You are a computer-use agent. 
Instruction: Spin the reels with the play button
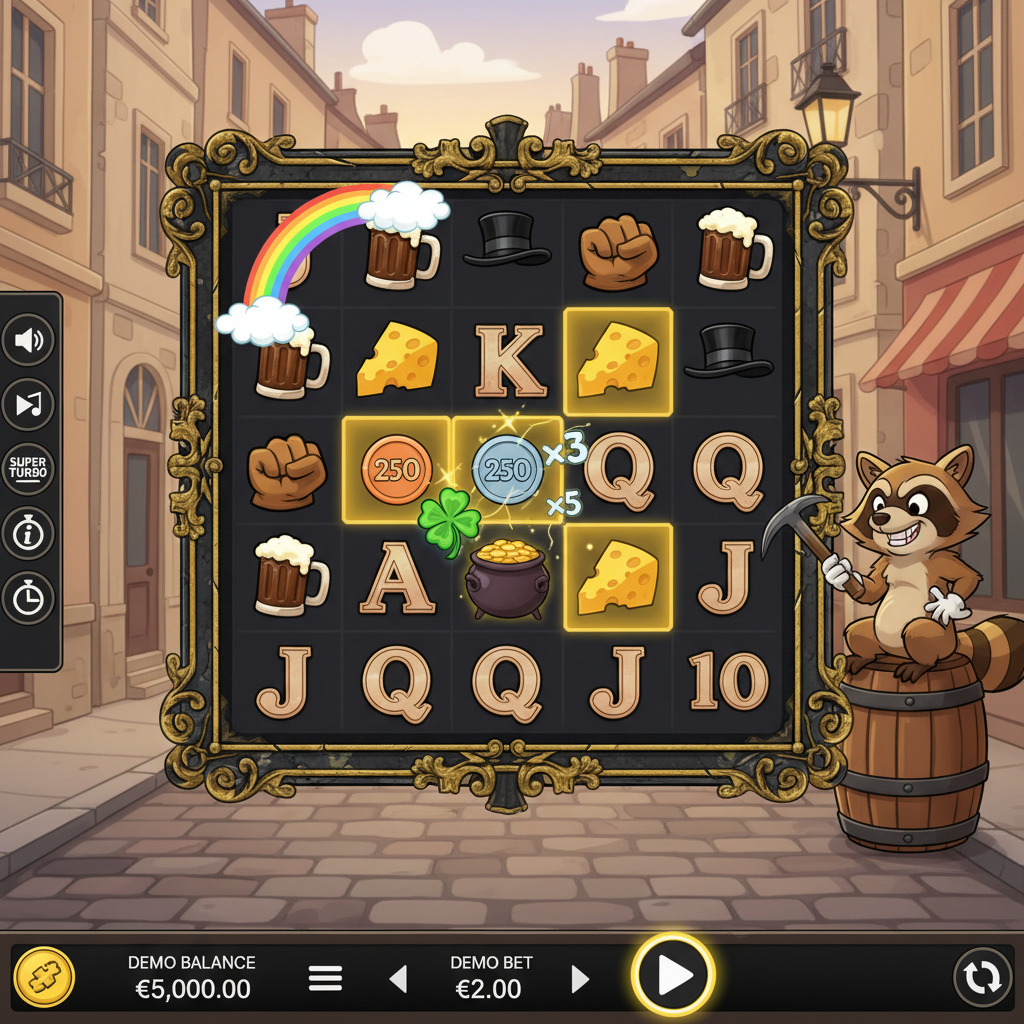(x=673, y=975)
